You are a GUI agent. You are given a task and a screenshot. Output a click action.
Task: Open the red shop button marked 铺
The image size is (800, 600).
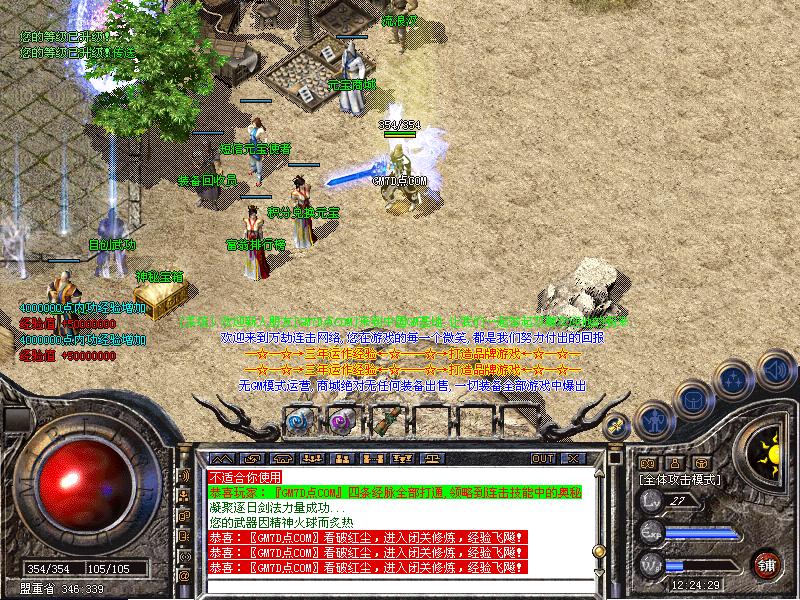click(x=768, y=563)
